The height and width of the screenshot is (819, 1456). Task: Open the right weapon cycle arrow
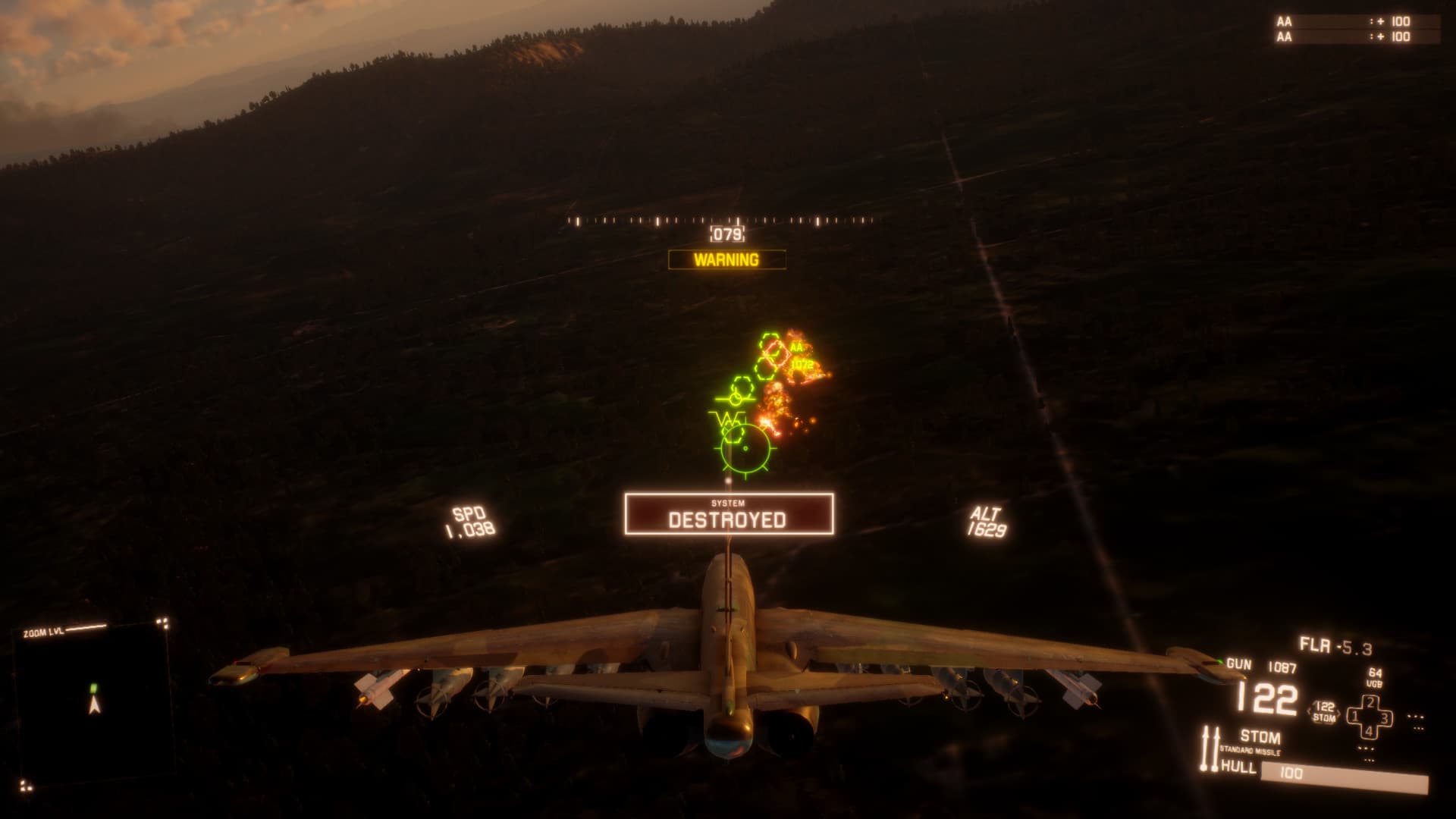coord(1338,713)
